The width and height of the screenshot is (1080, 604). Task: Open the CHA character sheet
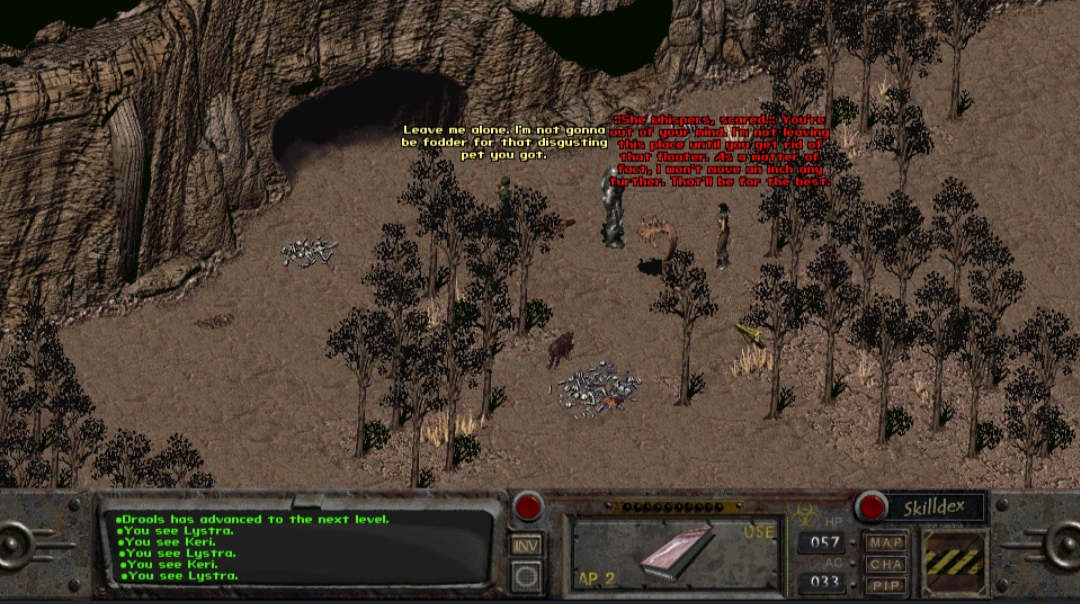pos(885,563)
